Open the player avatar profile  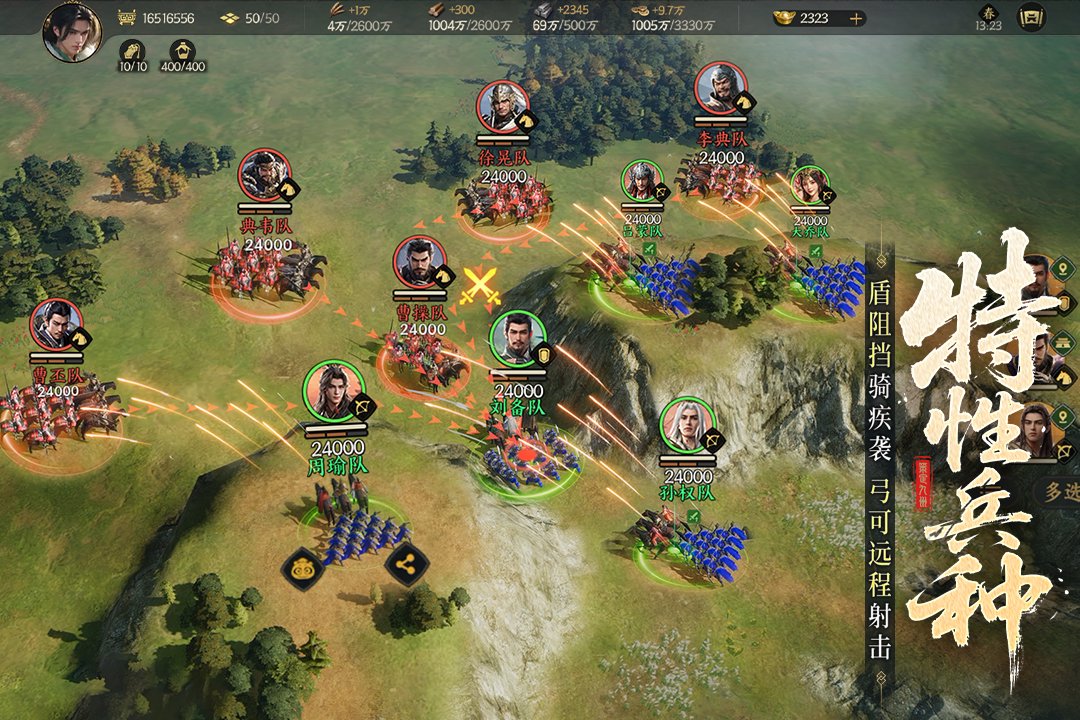pyautogui.click(x=71, y=31)
